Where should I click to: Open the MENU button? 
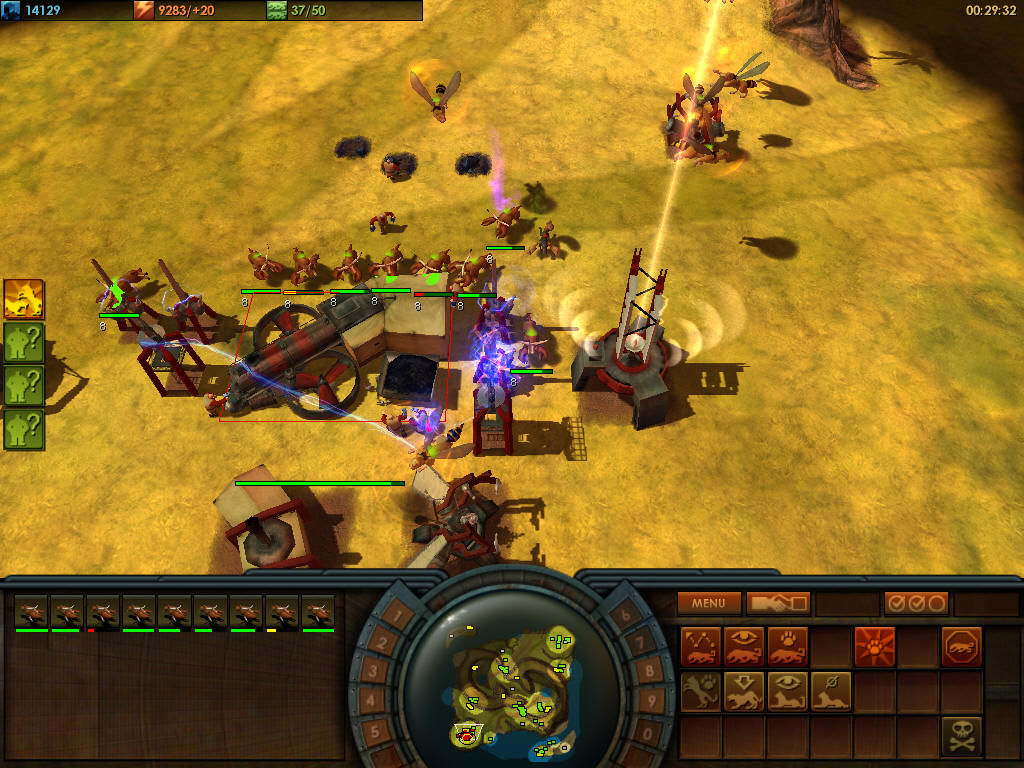[708, 603]
